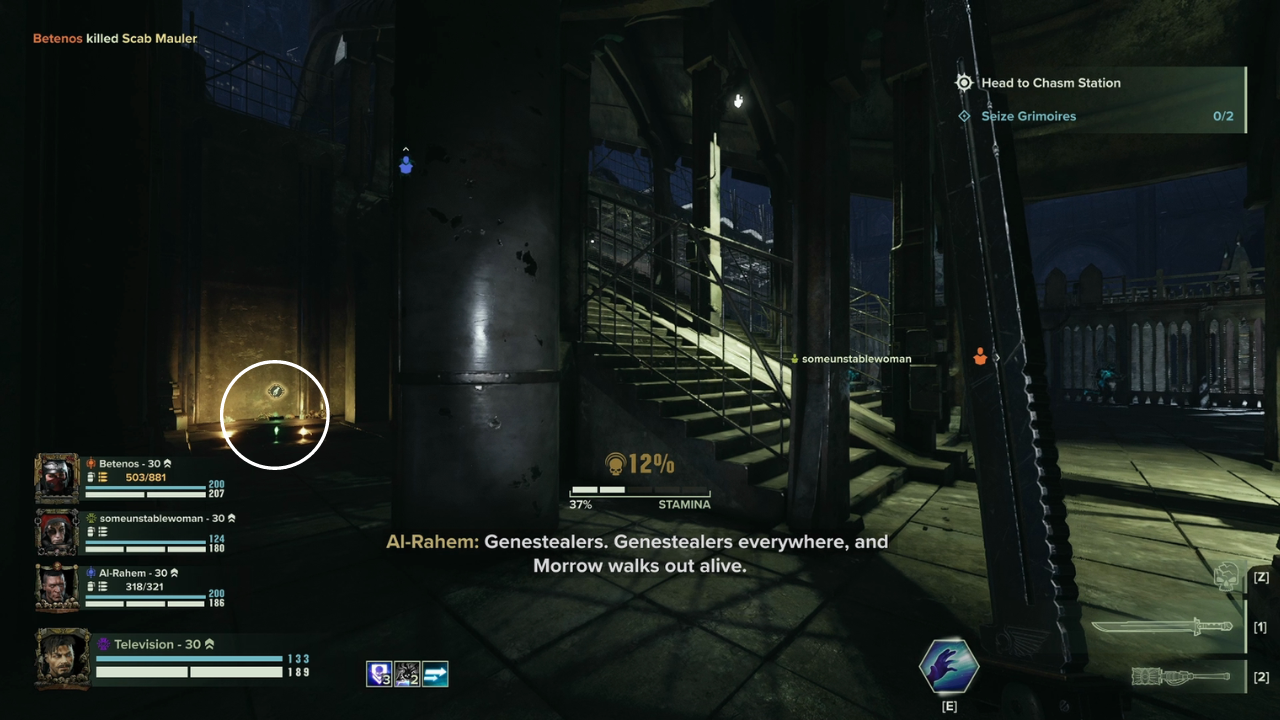Toggle Al-Rahem's stimm syringe indicator

tap(89, 584)
